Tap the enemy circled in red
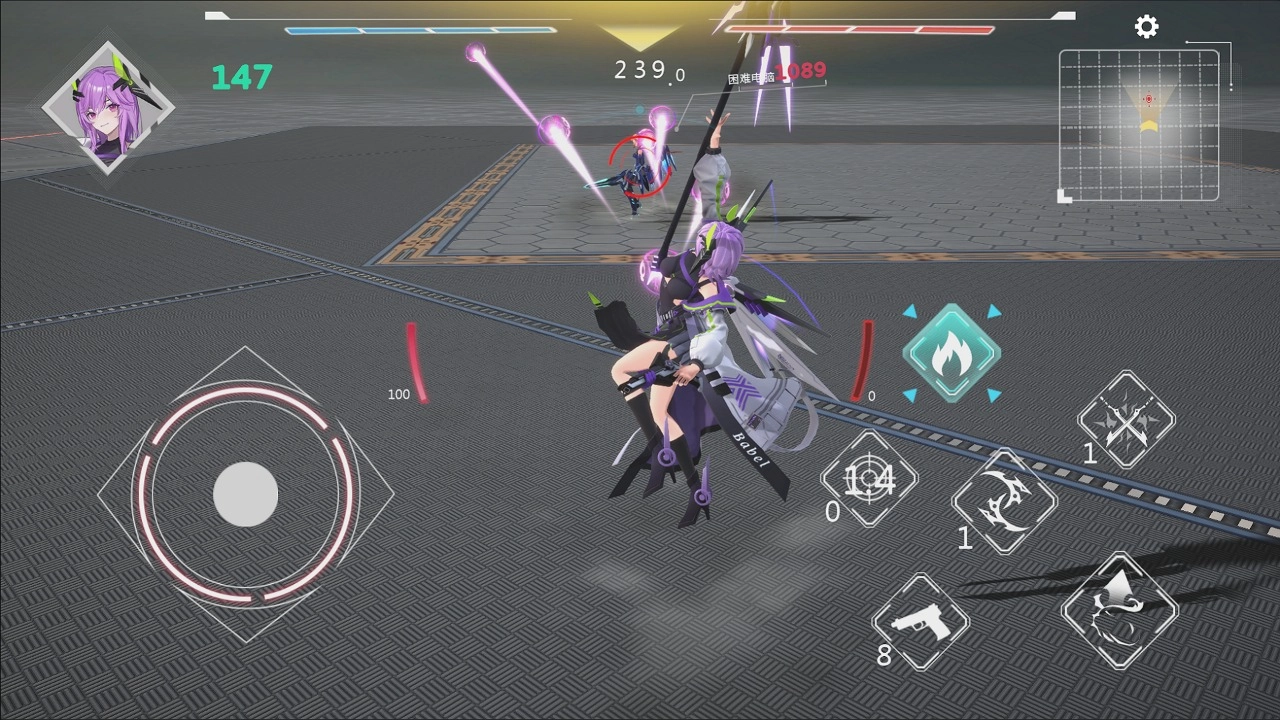1280x720 pixels. click(x=640, y=165)
